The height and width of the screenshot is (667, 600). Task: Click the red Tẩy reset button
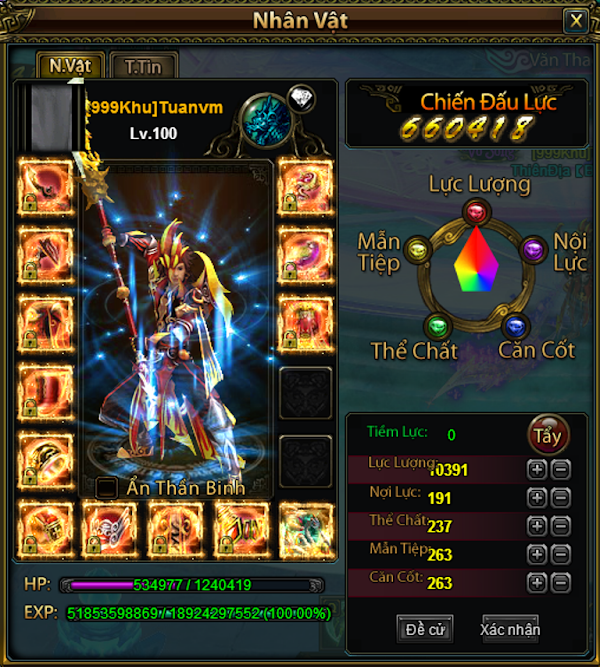[x=548, y=435]
